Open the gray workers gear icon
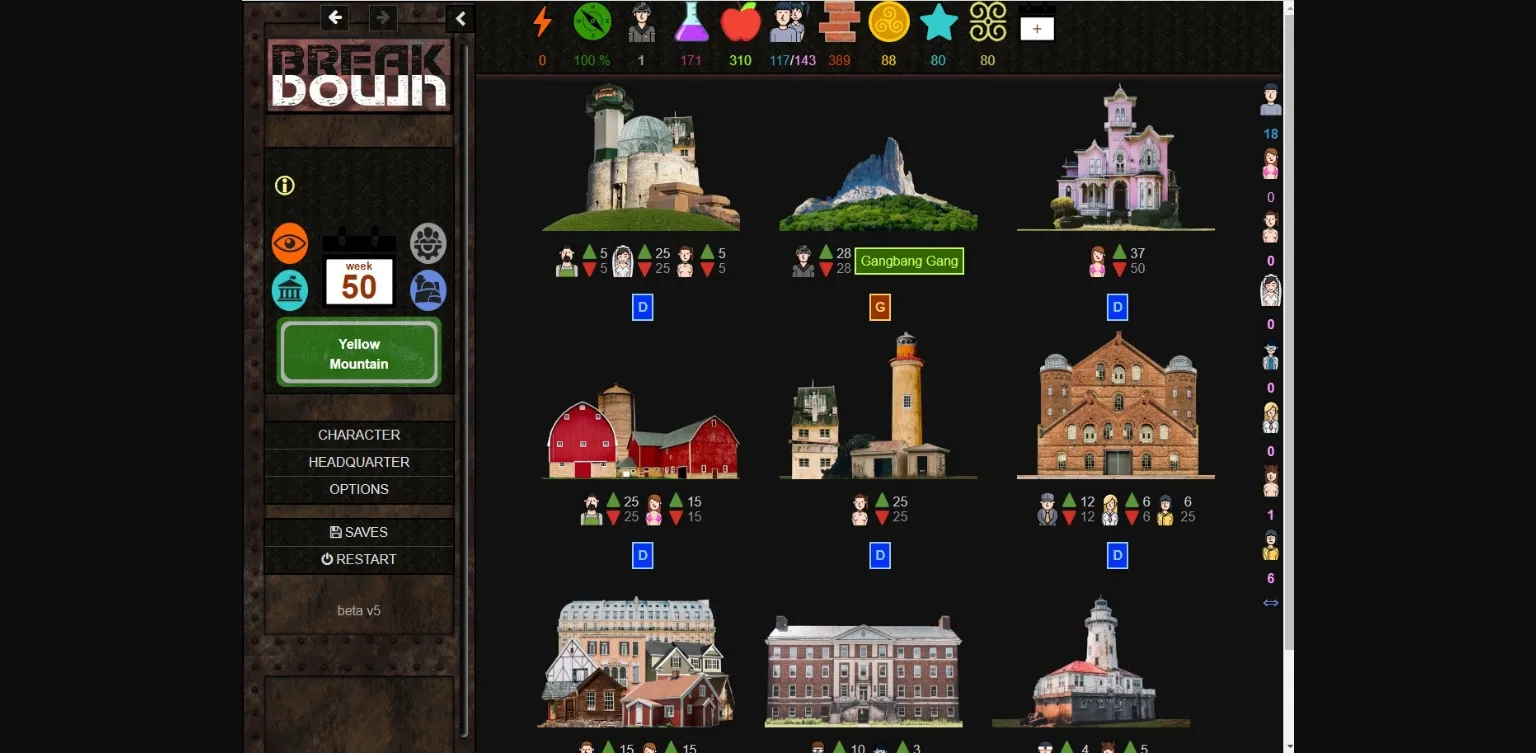The width and height of the screenshot is (1536, 753). (x=428, y=243)
